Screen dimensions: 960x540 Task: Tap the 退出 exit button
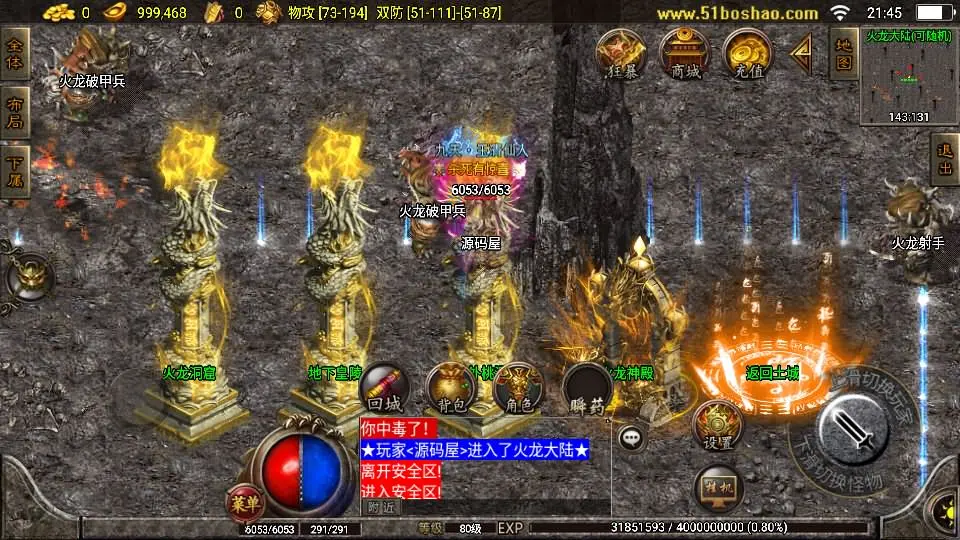(x=945, y=160)
